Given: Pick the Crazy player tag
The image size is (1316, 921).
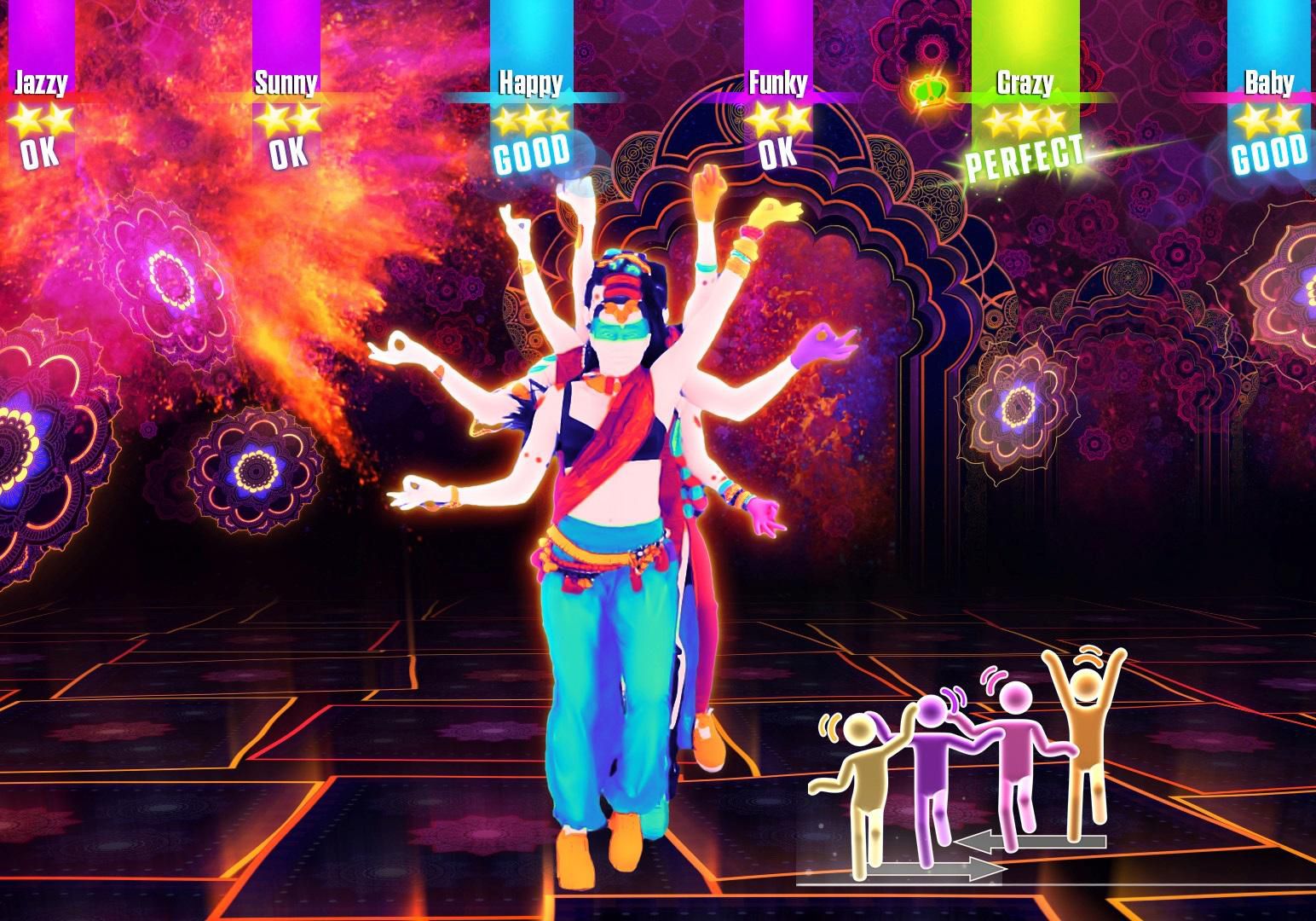Looking at the screenshot, I should click(x=1025, y=84).
